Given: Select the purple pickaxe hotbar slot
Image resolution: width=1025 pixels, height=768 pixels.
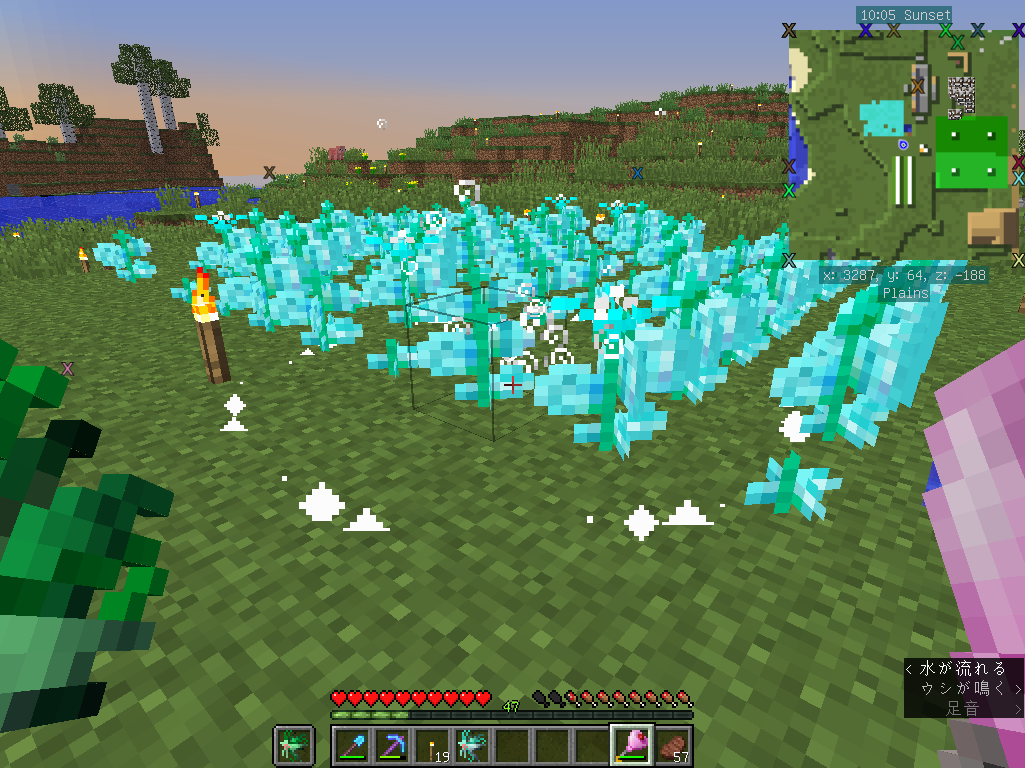Looking at the screenshot, I should [391, 745].
